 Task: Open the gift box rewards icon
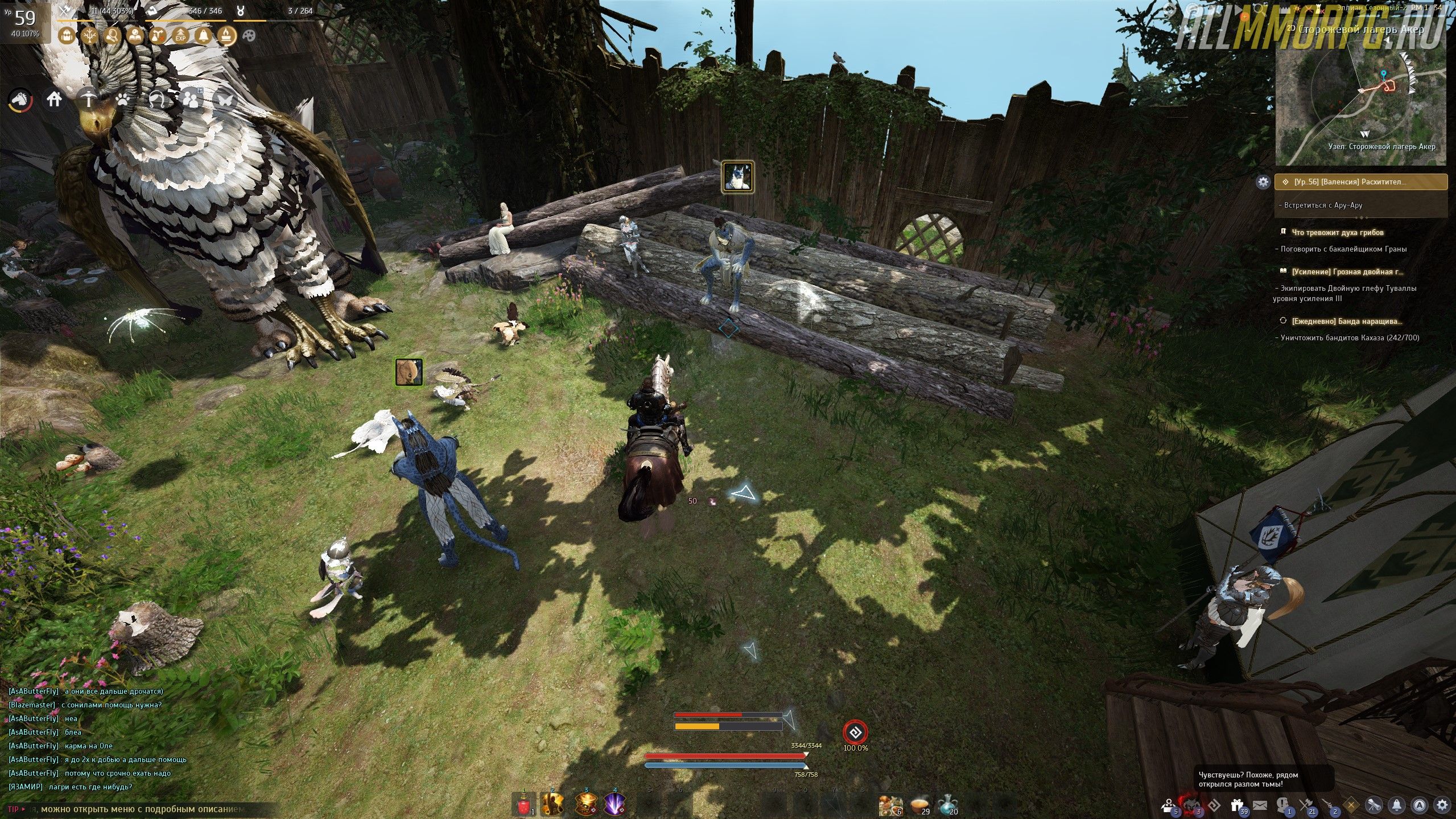click(x=1236, y=805)
